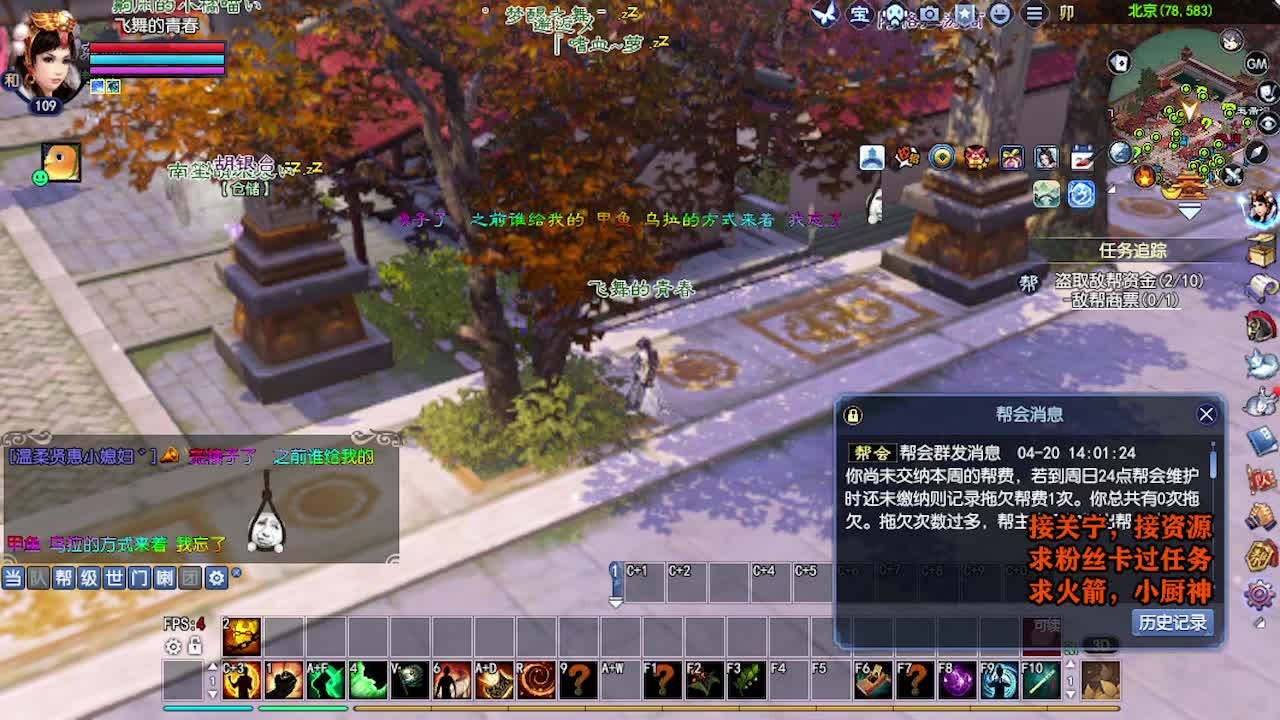The width and height of the screenshot is (1280, 720).
Task: Toggle the lock on the 帮会消息 window
Action: click(851, 414)
